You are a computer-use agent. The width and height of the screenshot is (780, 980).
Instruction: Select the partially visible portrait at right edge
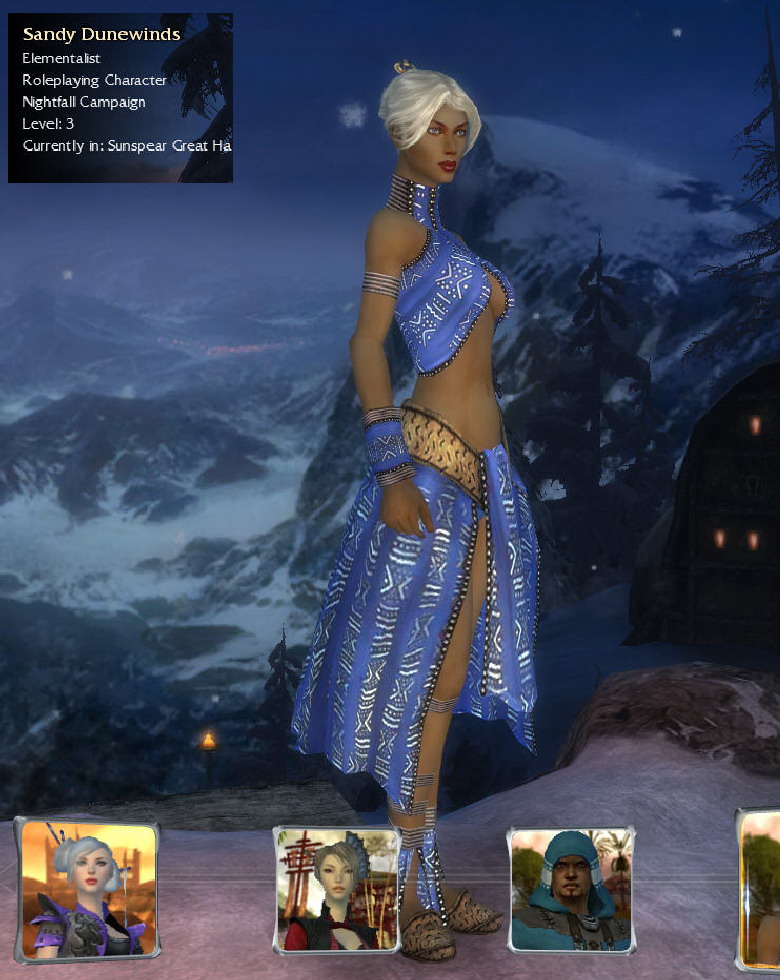pos(762,890)
